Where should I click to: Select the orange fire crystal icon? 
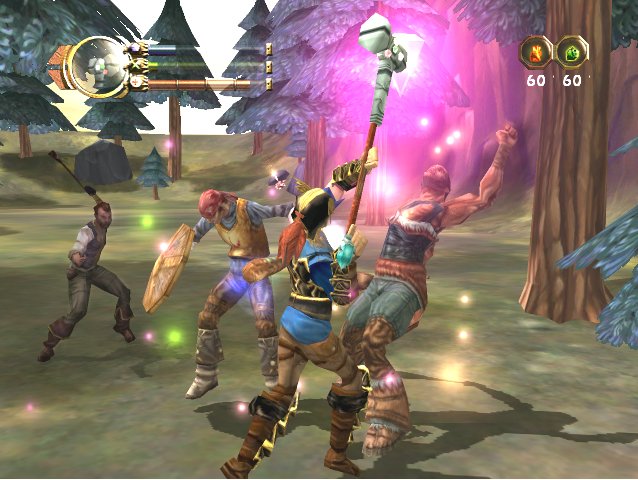tap(535, 51)
